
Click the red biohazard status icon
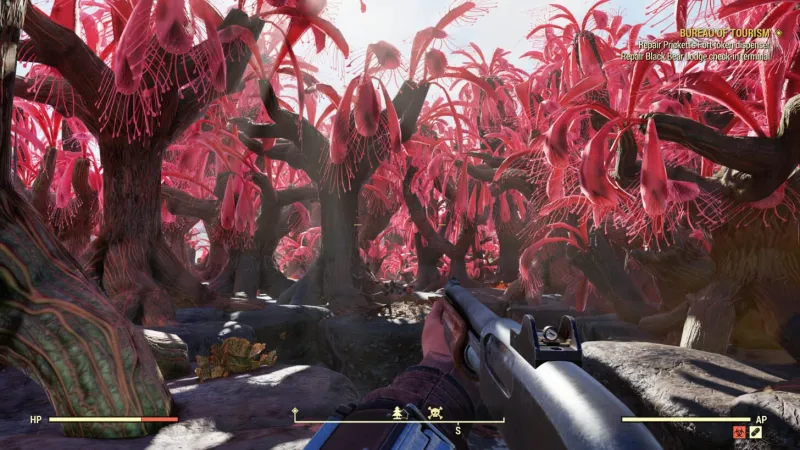(x=741, y=431)
